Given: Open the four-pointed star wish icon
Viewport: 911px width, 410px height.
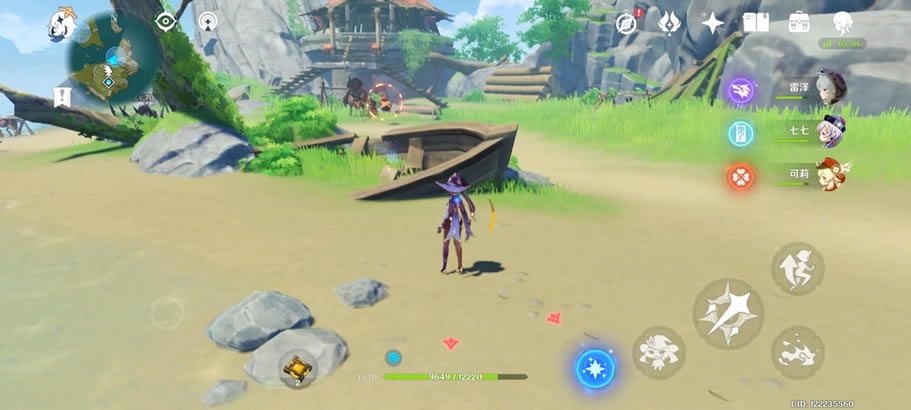Looking at the screenshot, I should pos(712,22).
